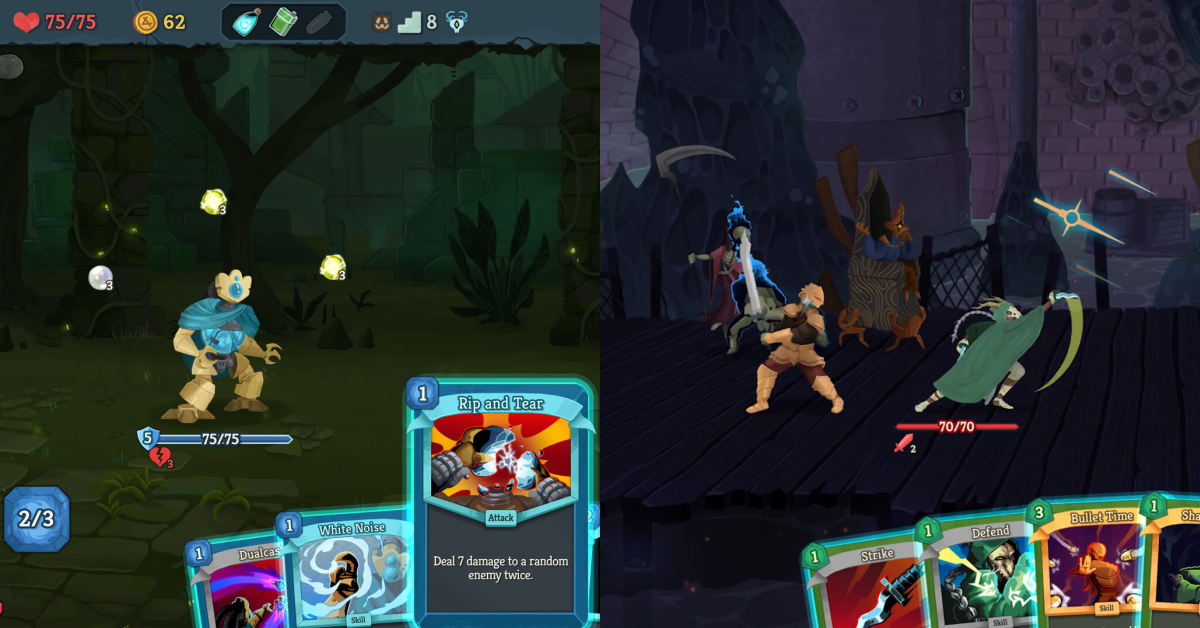Use the blue swirl potion
This screenshot has height=628, width=1200.
pos(247,22)
